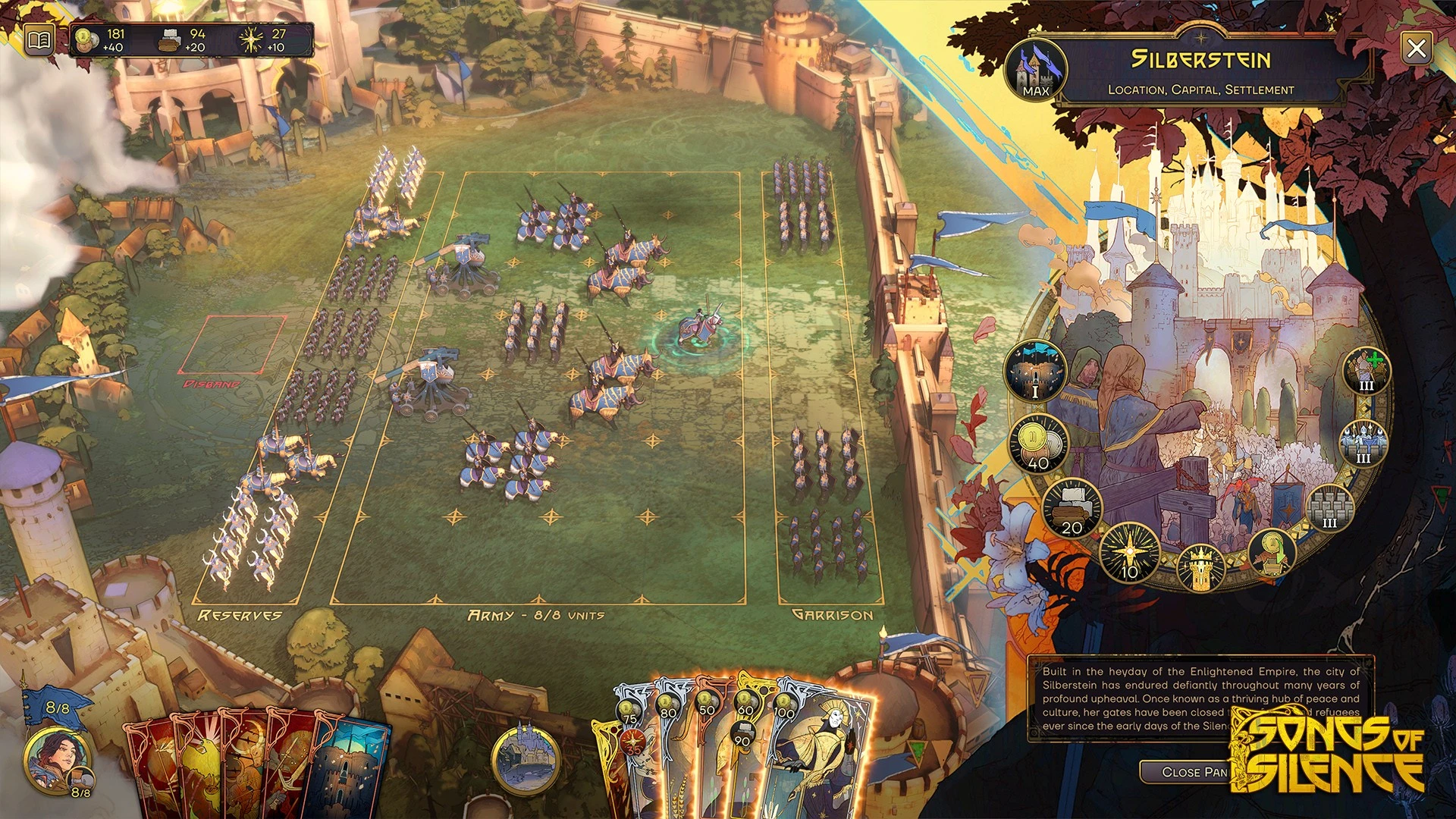
Task: Select the fortress icon marked level I
Action: 1036,372
